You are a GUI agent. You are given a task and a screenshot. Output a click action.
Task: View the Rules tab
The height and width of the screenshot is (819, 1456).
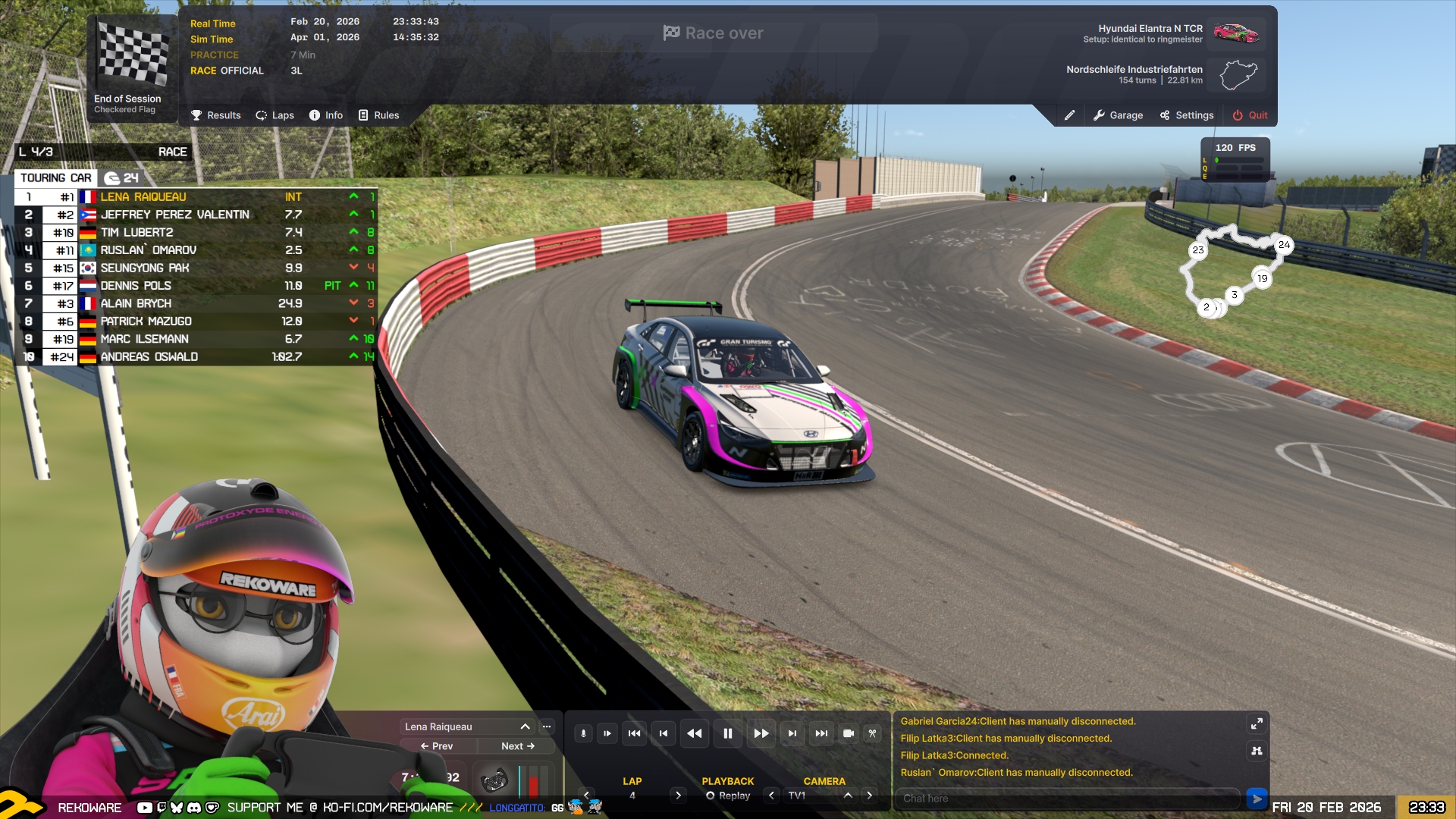[378, 115]
